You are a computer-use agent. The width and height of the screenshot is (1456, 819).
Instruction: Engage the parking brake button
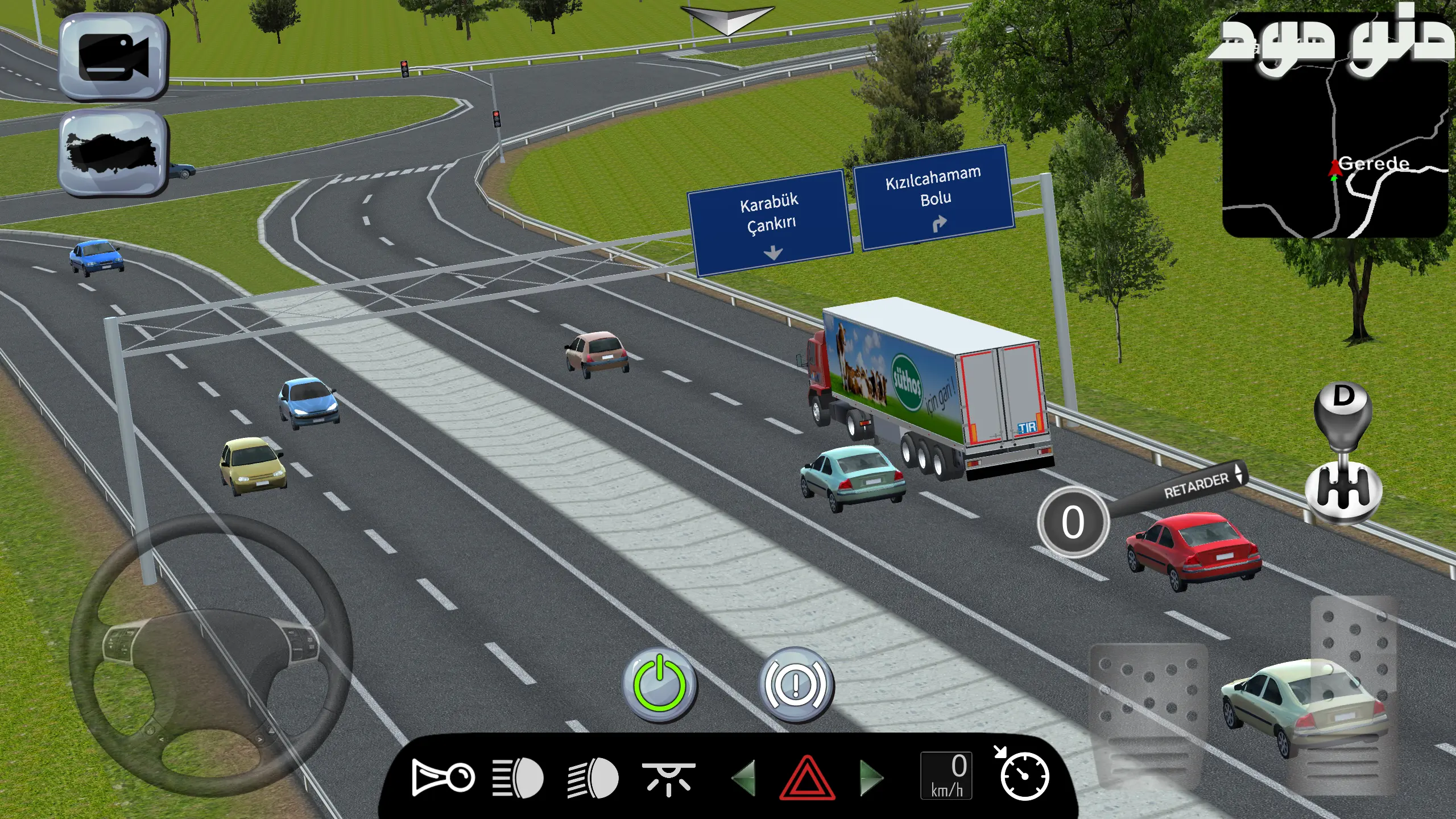(796, 684)
